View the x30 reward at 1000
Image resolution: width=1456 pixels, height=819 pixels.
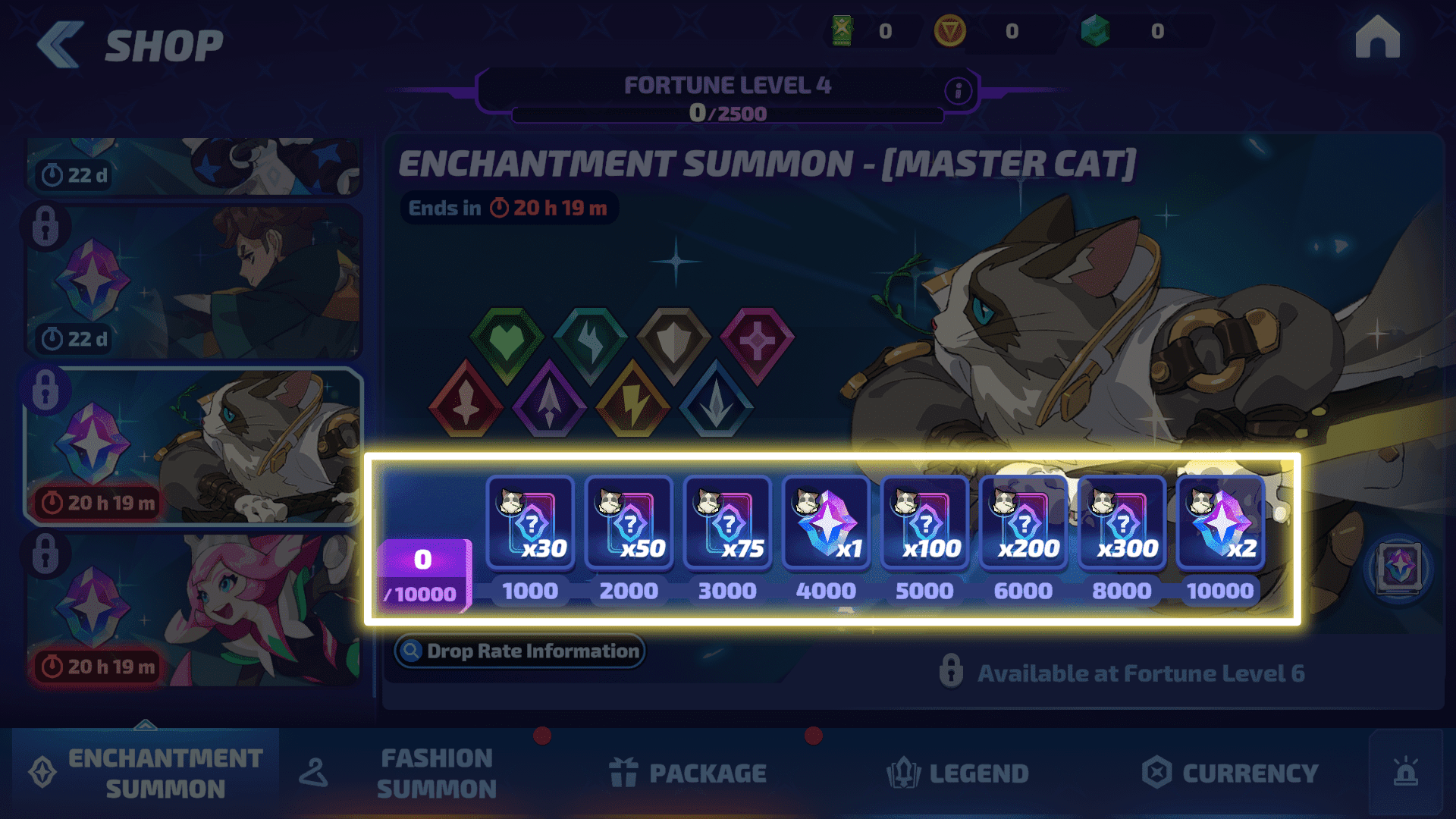pyautogui.click(x=530, y=522)
